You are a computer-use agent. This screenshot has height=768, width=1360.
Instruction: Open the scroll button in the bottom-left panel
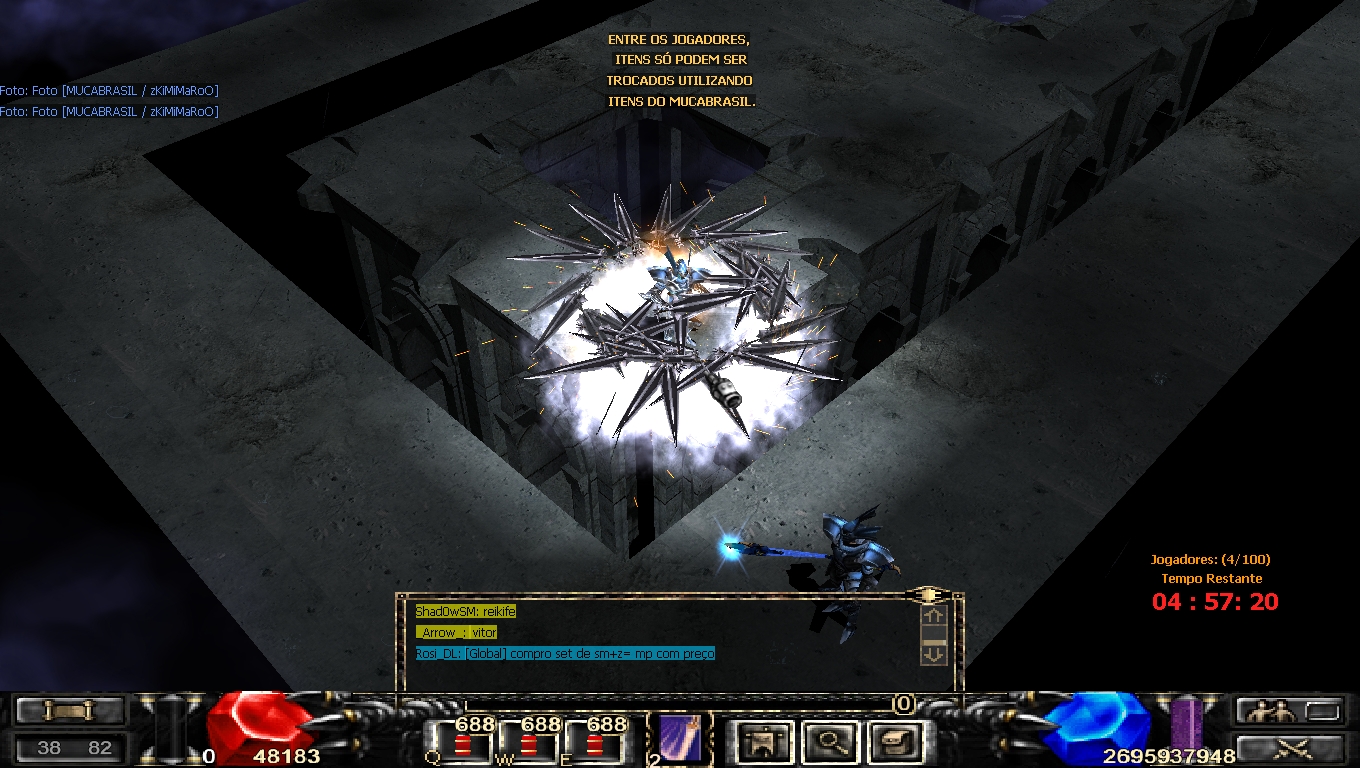(69, 711)
